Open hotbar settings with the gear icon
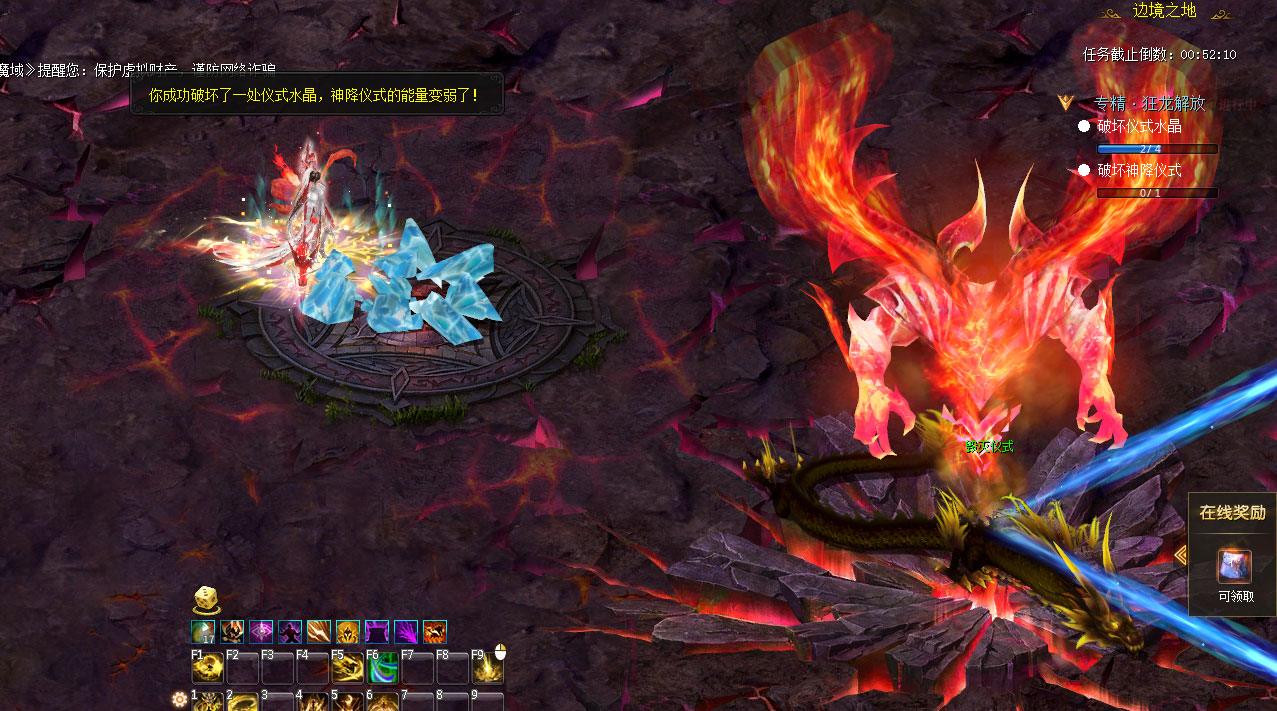The image size is (1277, 711). tap(180, 699)
